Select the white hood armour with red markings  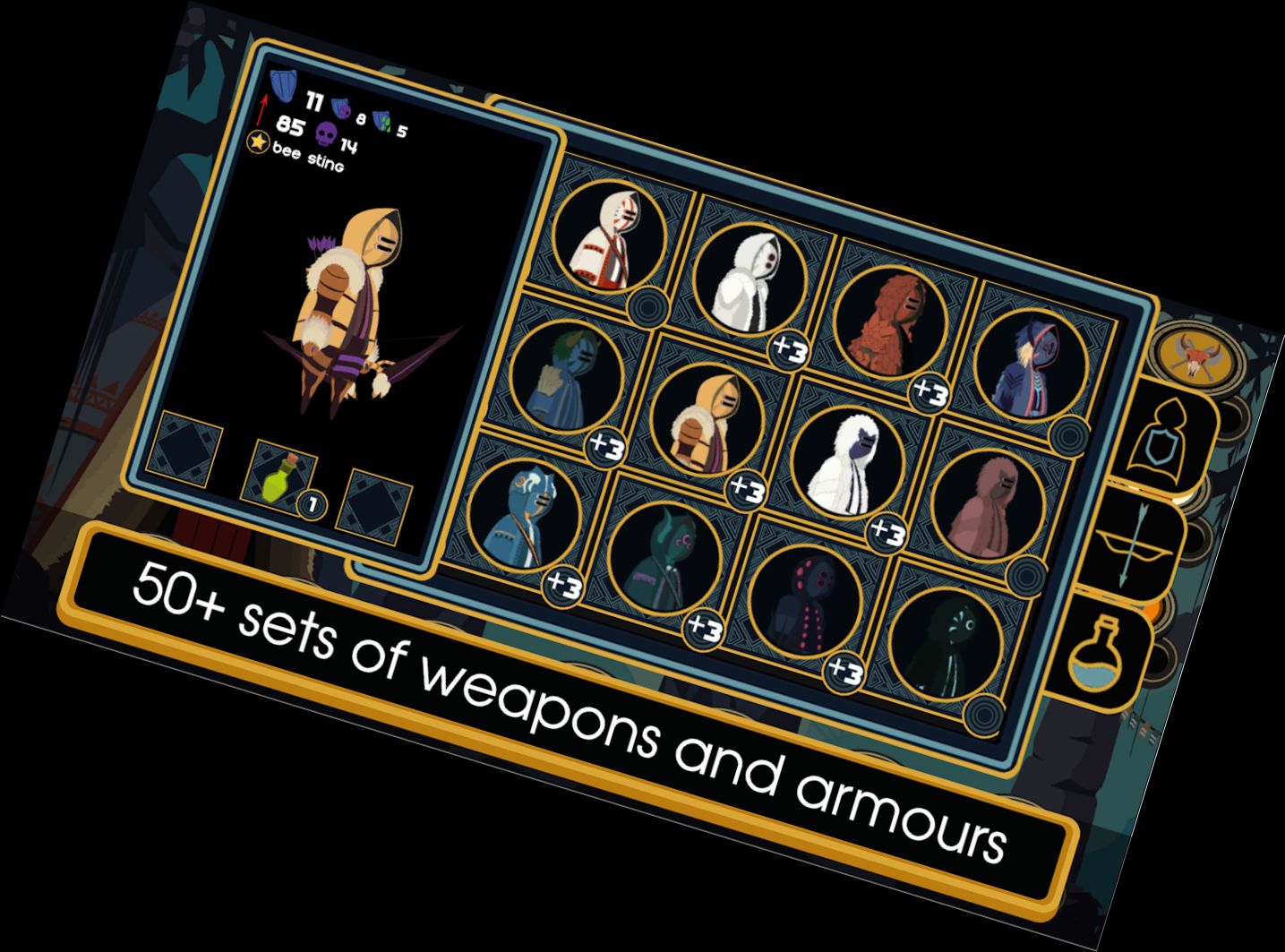coord(610,236)
